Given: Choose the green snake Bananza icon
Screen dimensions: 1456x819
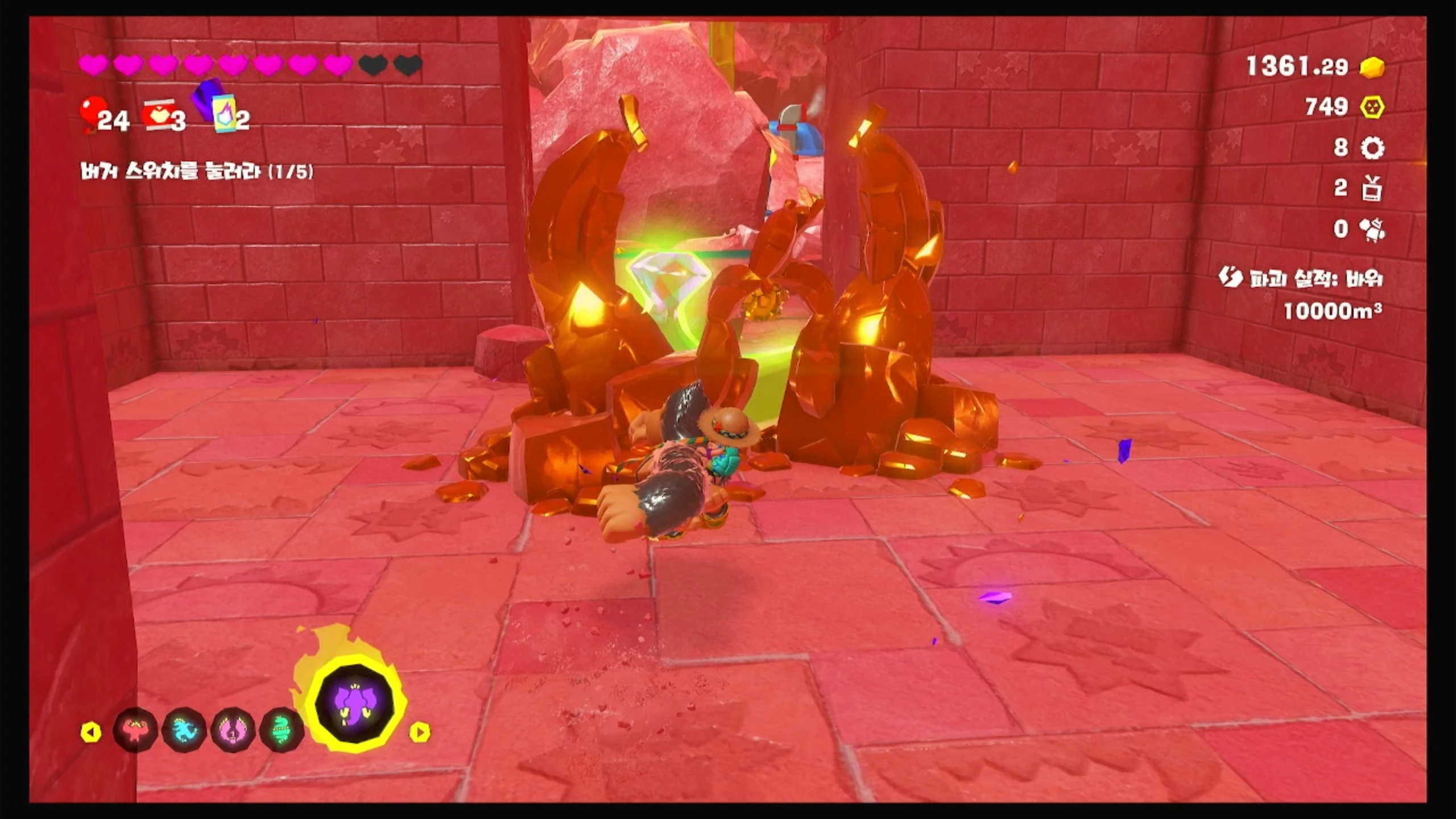Looking at the screenshot, I should click(282, 731).
